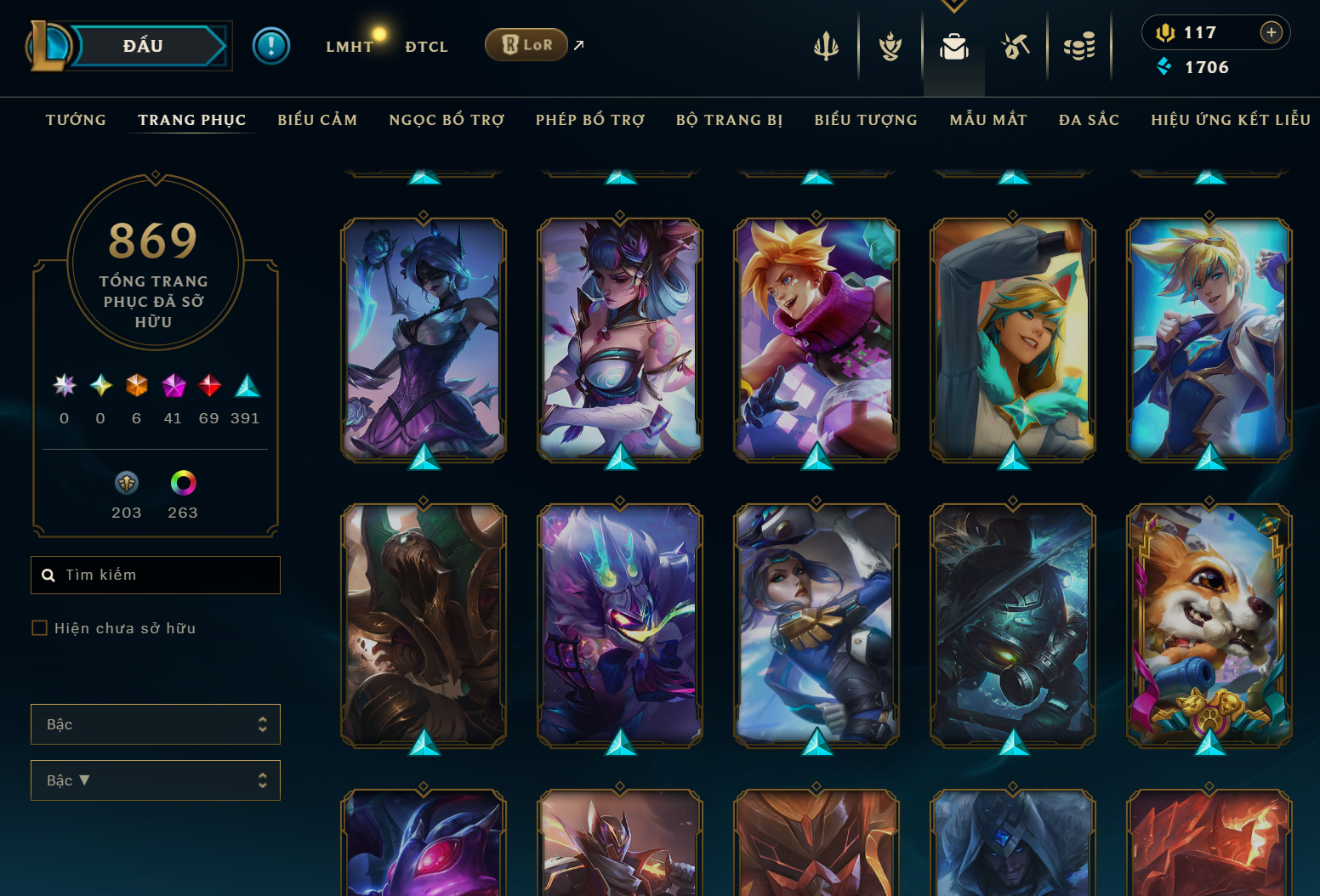Go to the BỘ TRANG BỊ tab

[x=729, y=120]
